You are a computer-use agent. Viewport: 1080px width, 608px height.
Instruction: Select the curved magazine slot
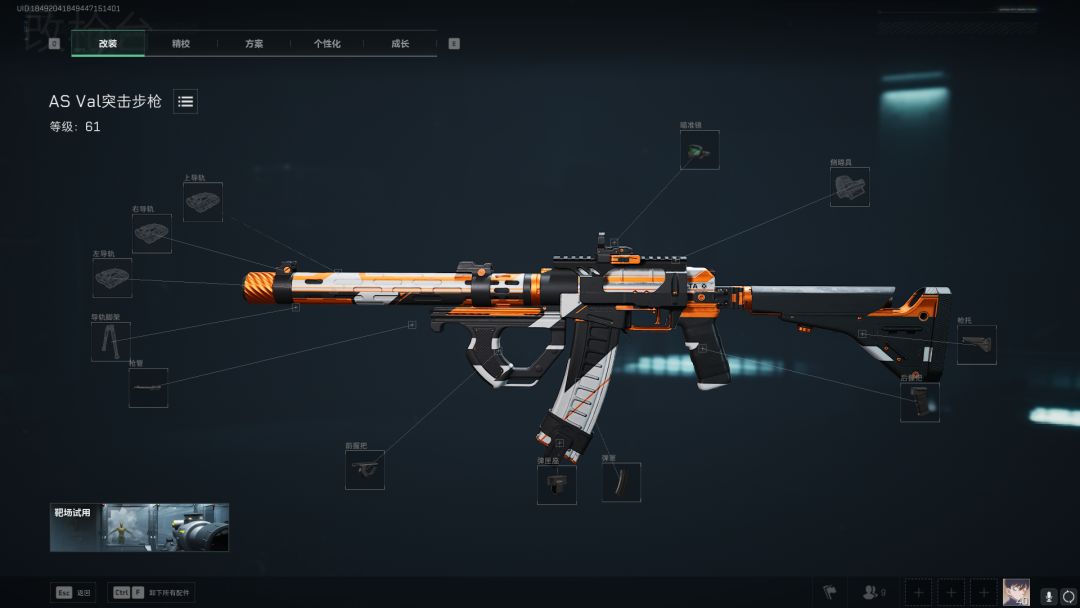pyautogui.click(x=621, y=482)
